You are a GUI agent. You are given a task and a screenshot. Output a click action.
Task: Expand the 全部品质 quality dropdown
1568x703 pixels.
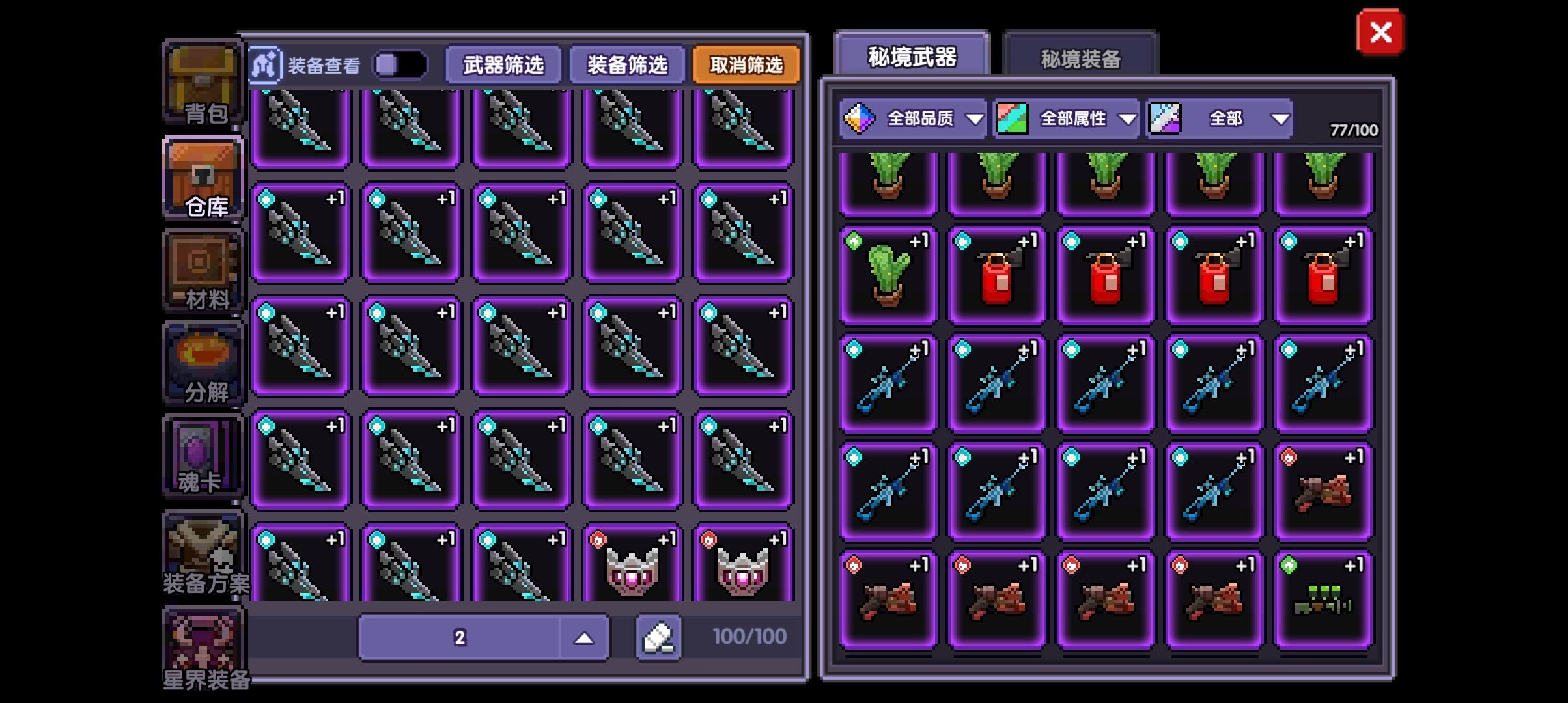click(x=915, y=118)
